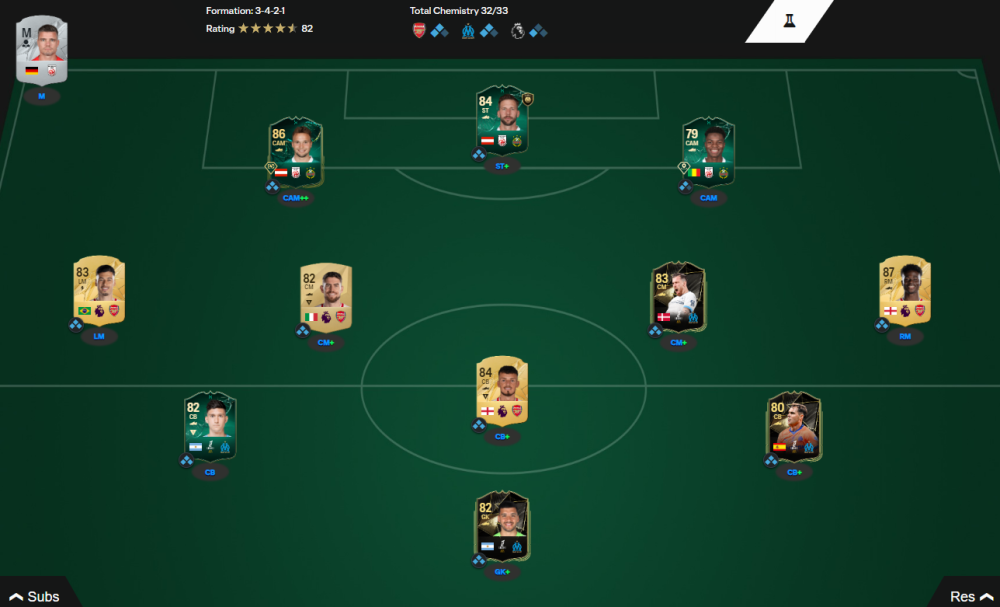Expand the Subs bench panel

pyautogui.click(x=35, y=596)
